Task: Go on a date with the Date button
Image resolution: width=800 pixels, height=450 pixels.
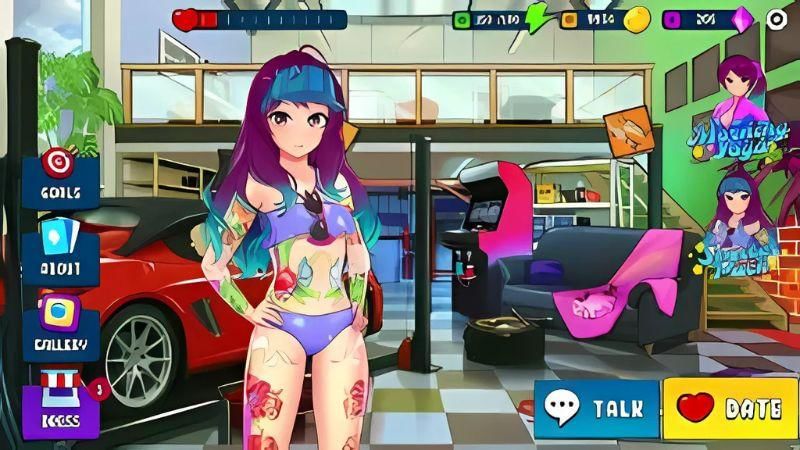Action: [729, 408]
